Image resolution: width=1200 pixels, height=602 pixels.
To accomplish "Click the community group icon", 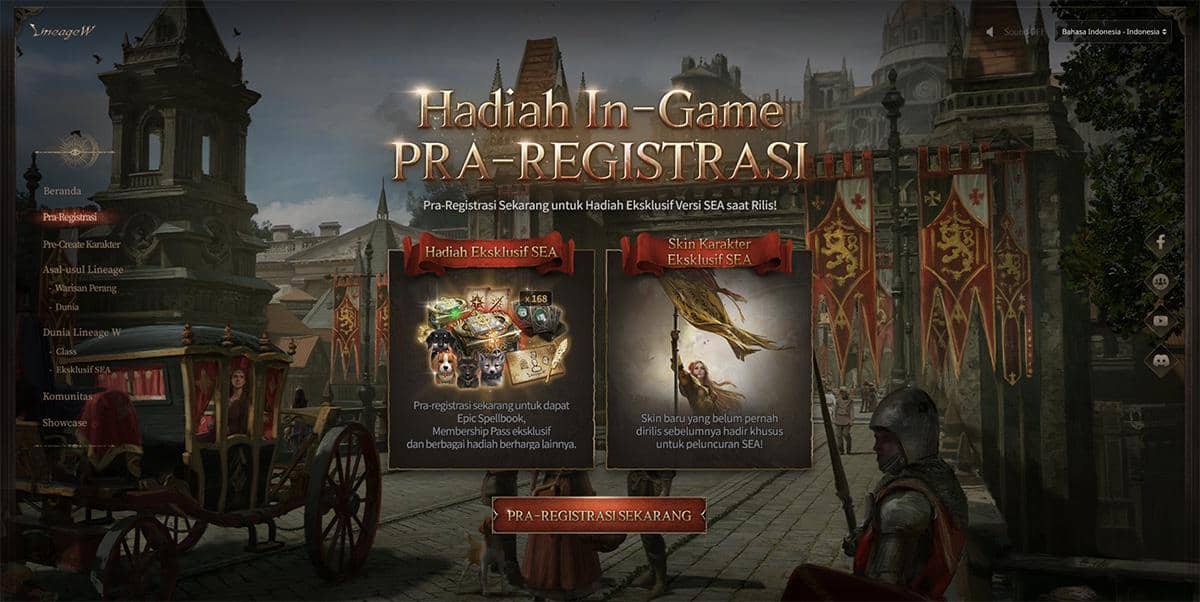I will (1161, 282).
